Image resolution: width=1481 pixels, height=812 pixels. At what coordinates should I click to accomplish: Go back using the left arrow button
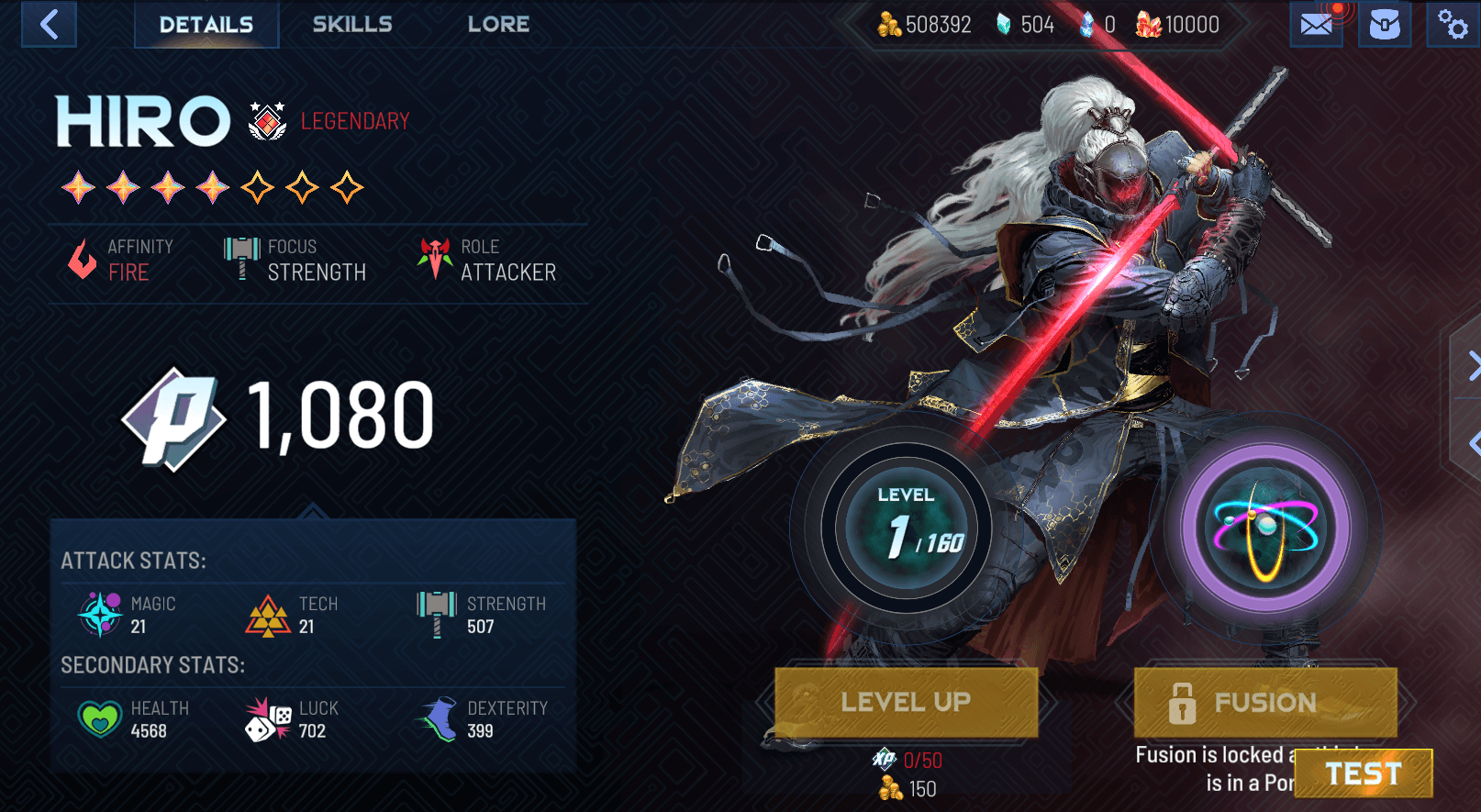coord(49,25)
